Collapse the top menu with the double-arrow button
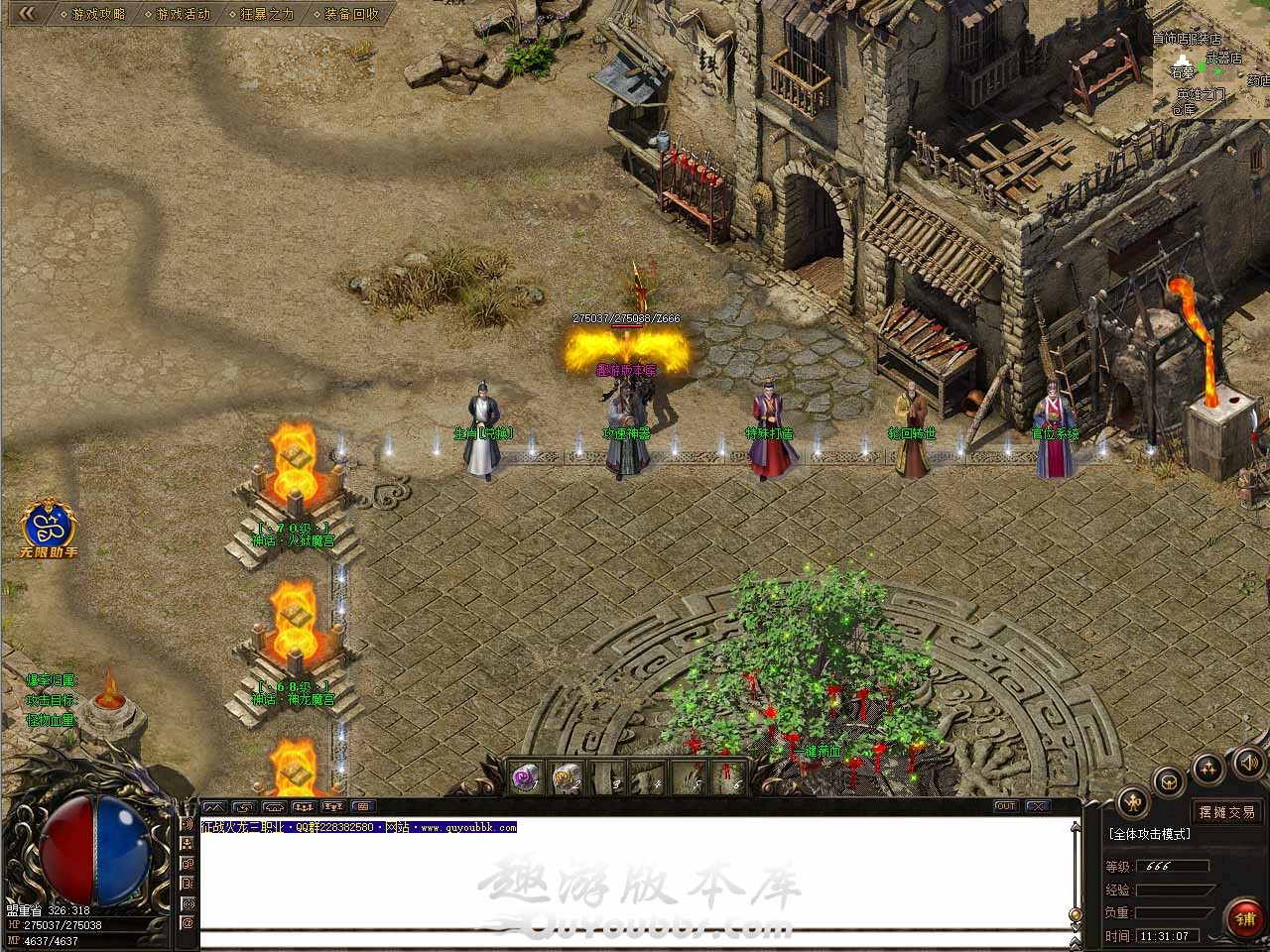 coord(27,13)
